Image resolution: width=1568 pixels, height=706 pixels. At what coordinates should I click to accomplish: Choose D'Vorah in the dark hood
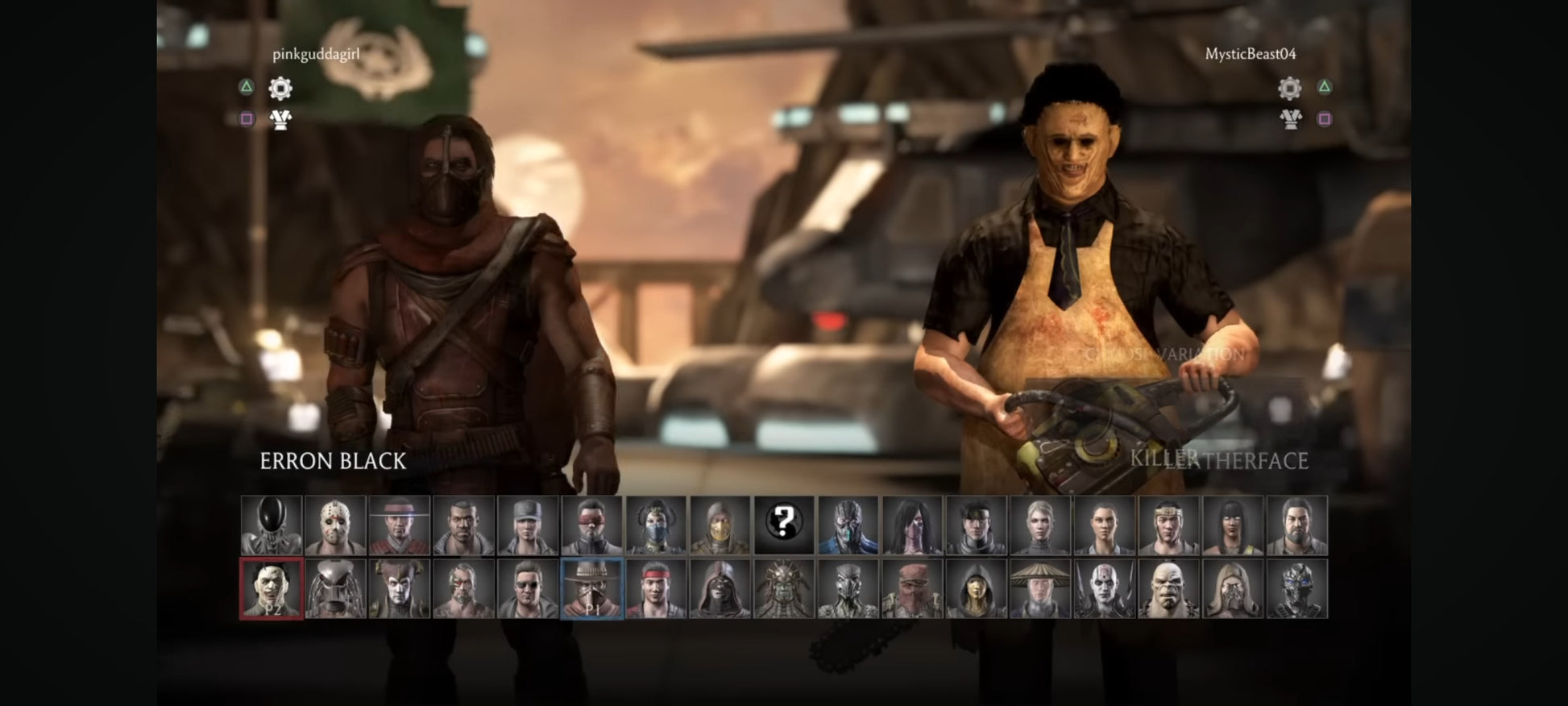pyautogui.click(x=976, y=589)
